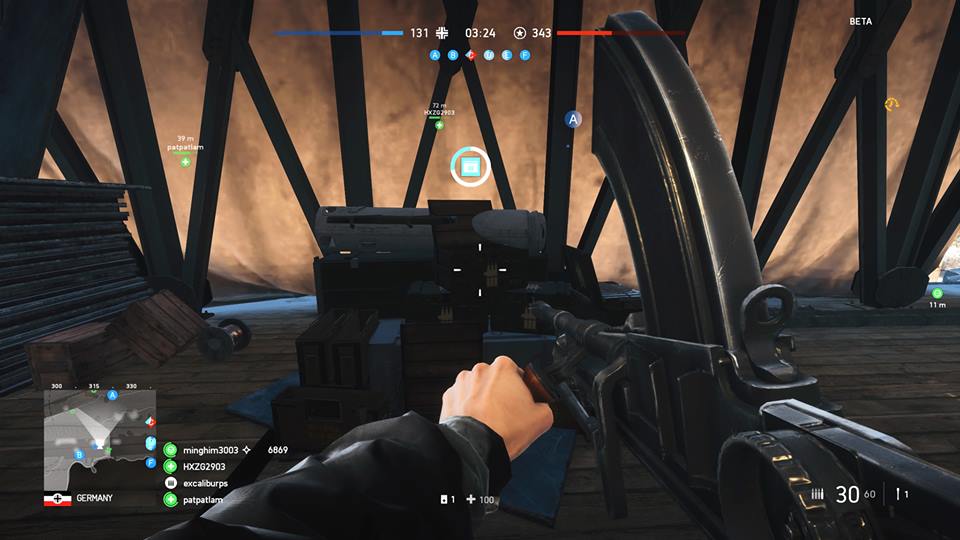Click the Germany team flag icon
The width and height of the screenshot is (960, 540).
pos(57,499)
